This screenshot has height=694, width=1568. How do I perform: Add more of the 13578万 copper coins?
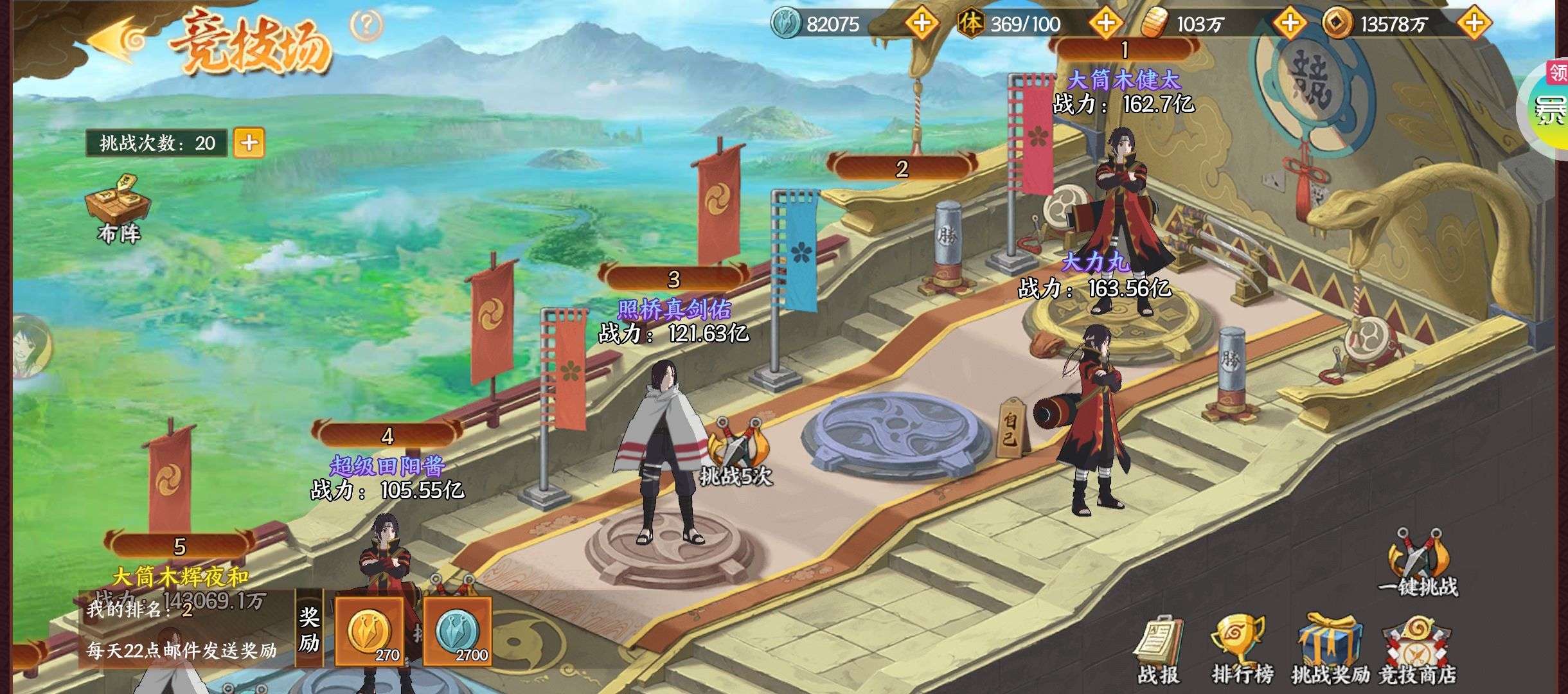point(1474,24)
